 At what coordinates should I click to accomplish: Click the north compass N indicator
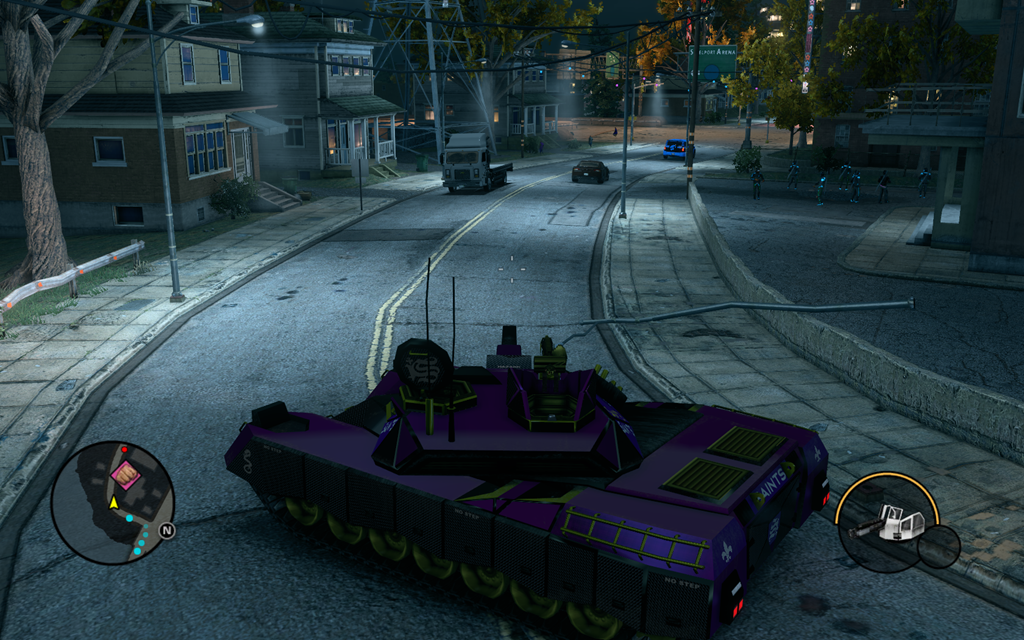click(166, 531)
